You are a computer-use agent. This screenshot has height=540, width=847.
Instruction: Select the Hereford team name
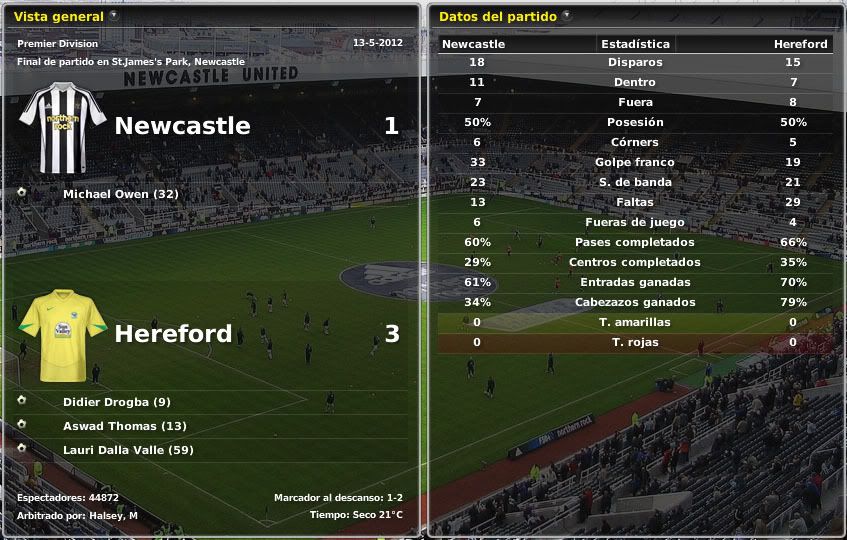pos(173,334)
